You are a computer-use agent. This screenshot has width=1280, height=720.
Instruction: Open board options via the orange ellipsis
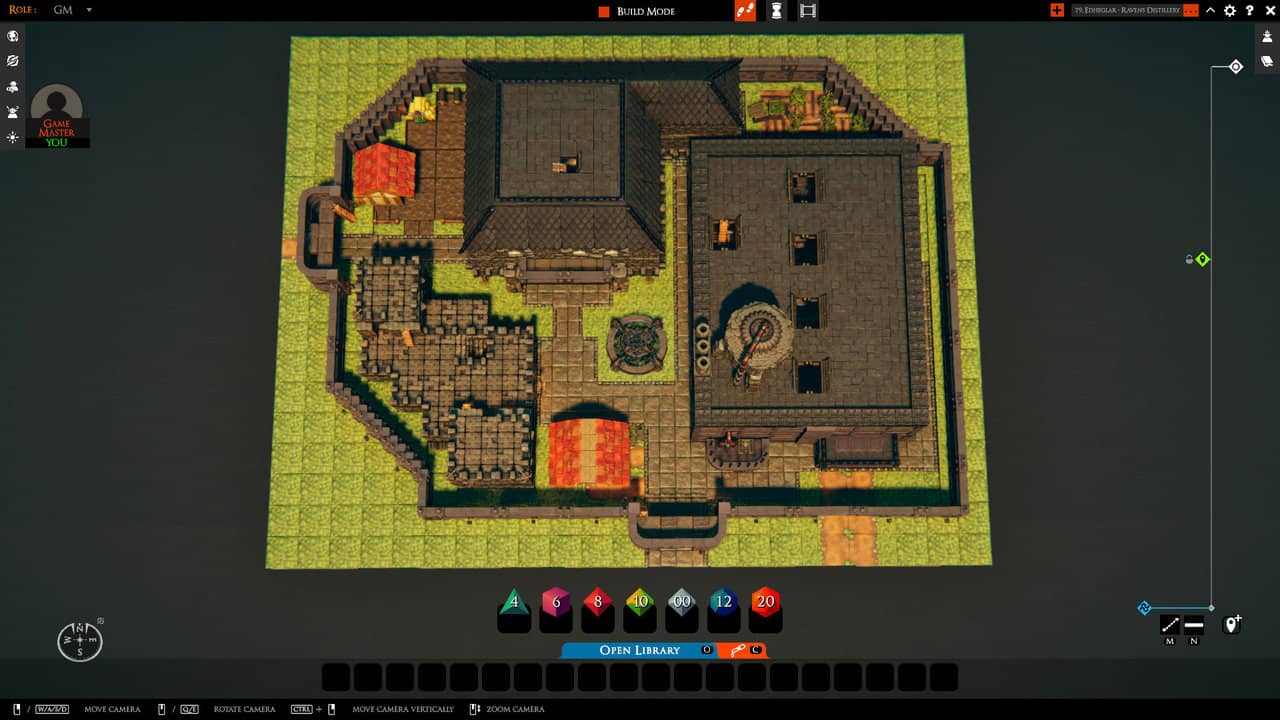coord(1190,10)
